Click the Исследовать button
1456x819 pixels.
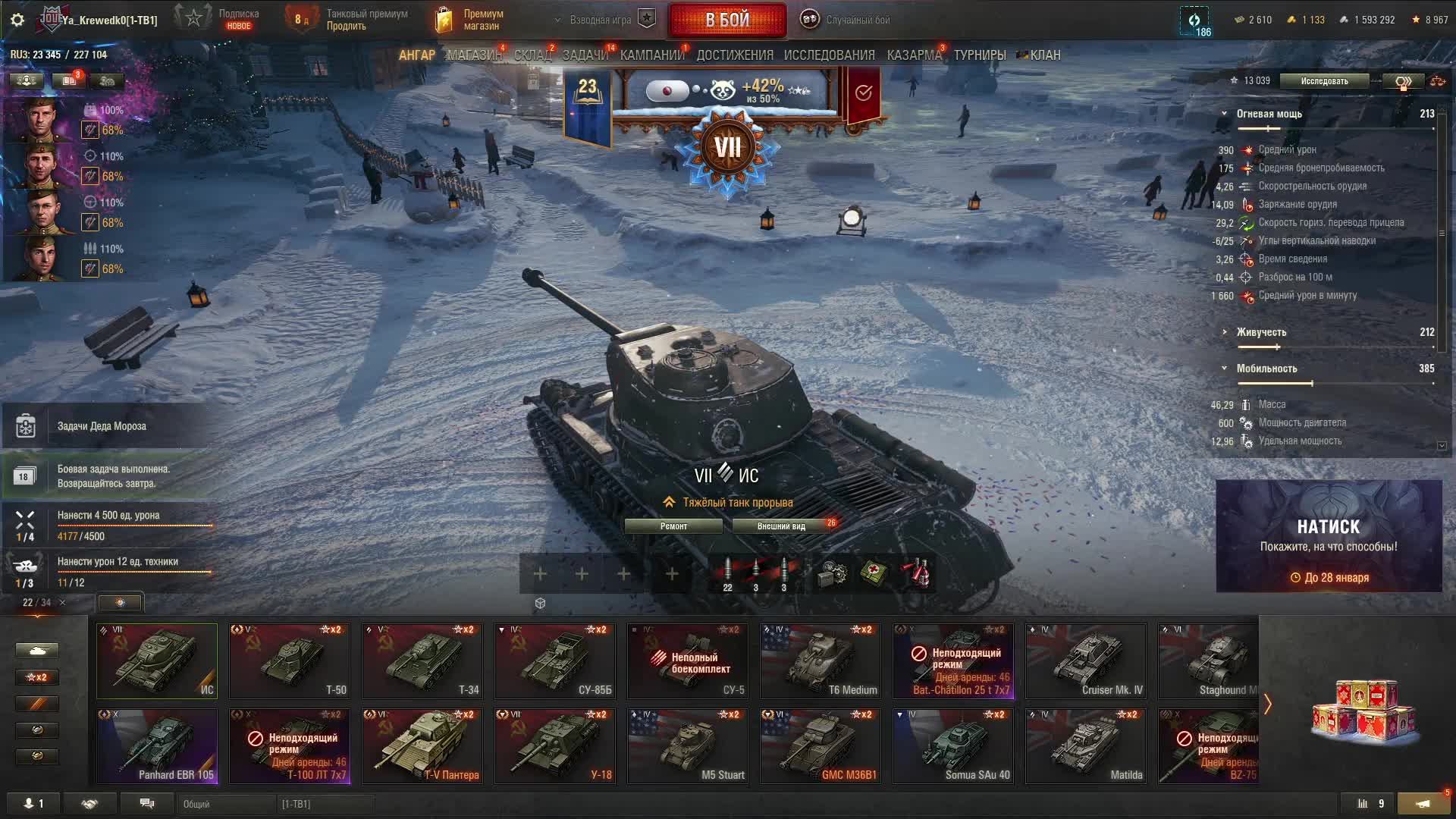click(1324, 81)
